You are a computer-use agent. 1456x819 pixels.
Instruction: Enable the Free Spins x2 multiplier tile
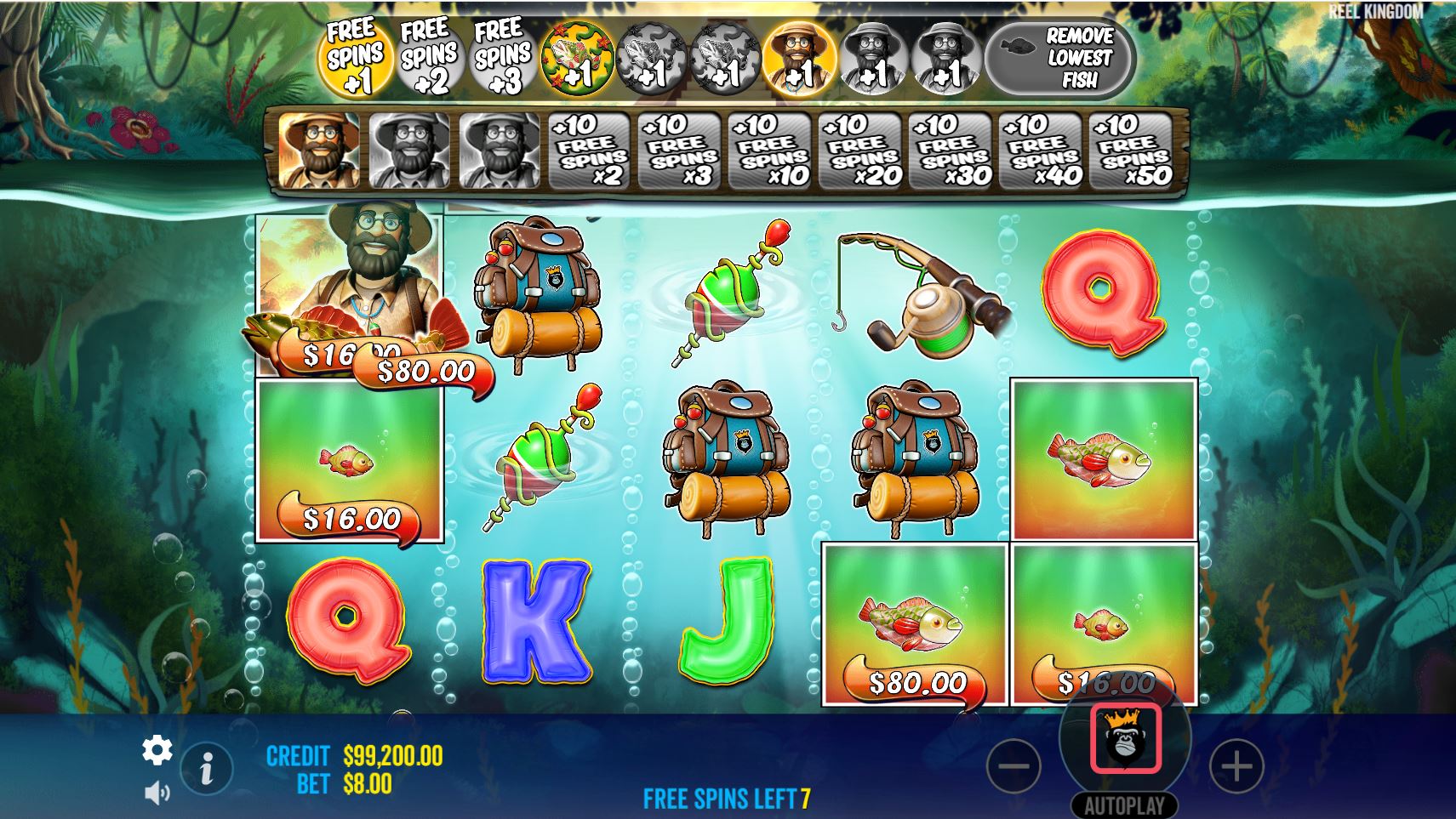590,150
